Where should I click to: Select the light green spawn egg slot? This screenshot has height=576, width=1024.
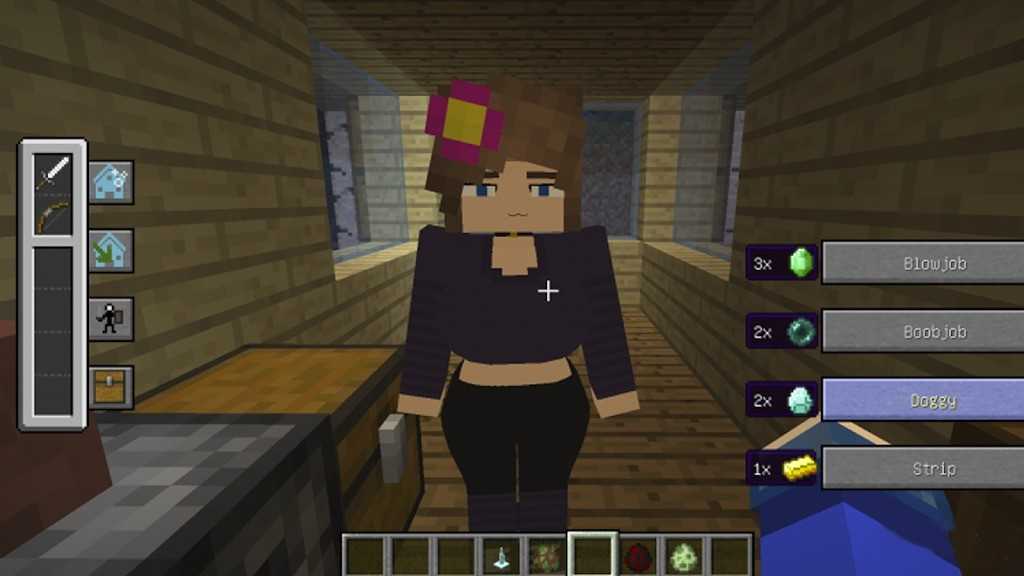click(685, 556)
